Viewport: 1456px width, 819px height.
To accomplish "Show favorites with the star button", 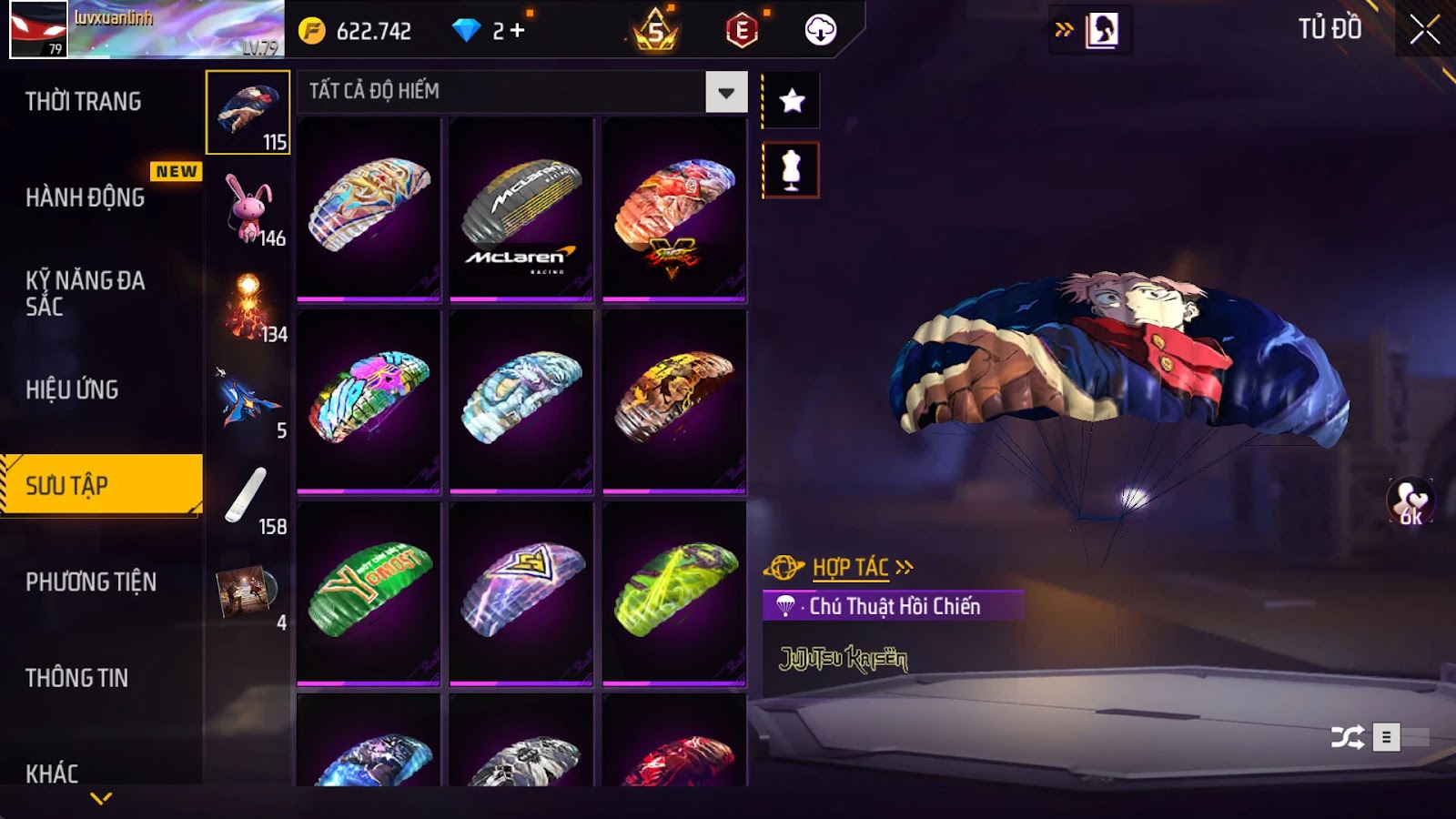I will (x=792, y=100).
